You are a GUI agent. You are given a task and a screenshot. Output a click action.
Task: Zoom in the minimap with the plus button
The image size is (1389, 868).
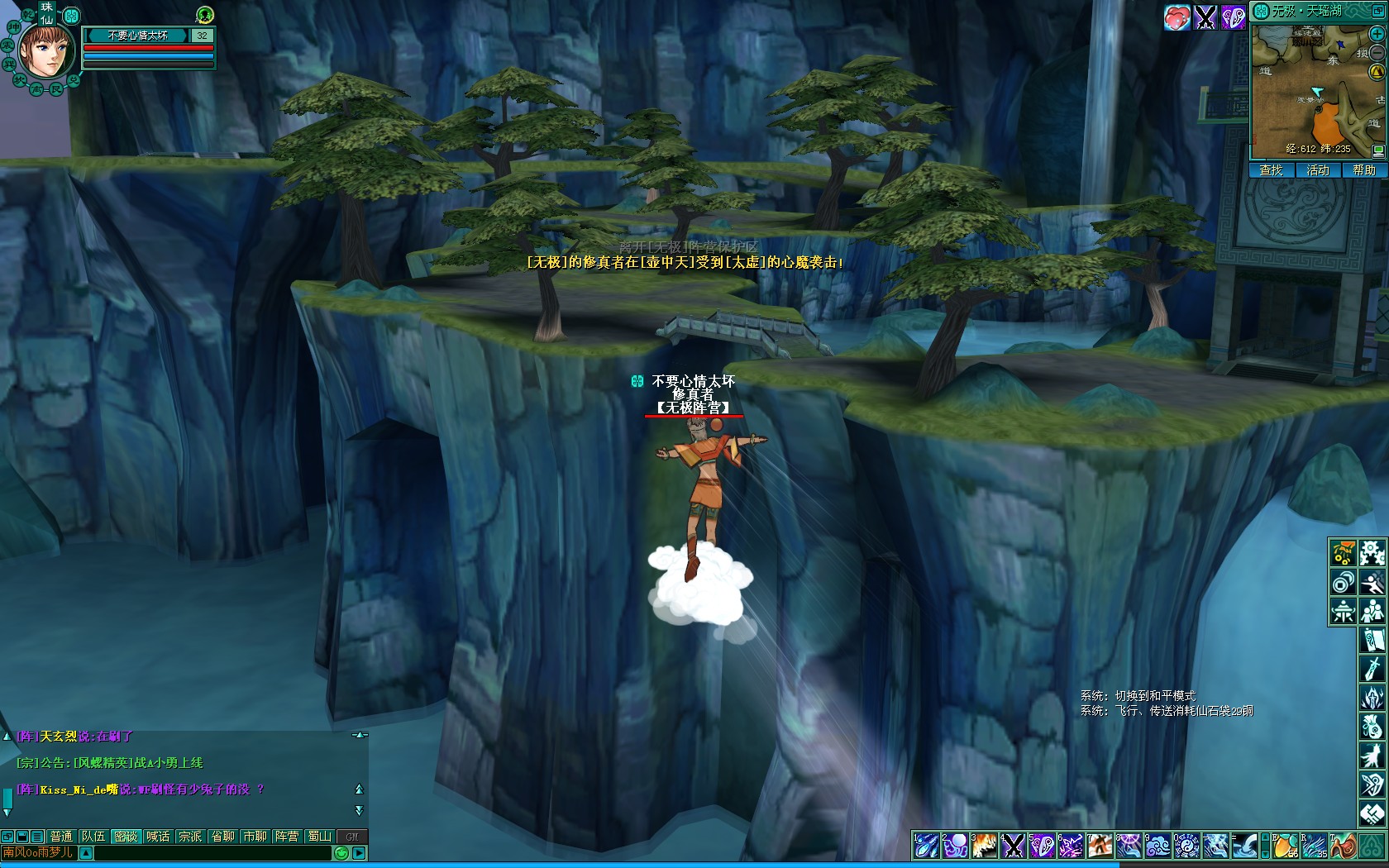click(x=1377, y=34)
